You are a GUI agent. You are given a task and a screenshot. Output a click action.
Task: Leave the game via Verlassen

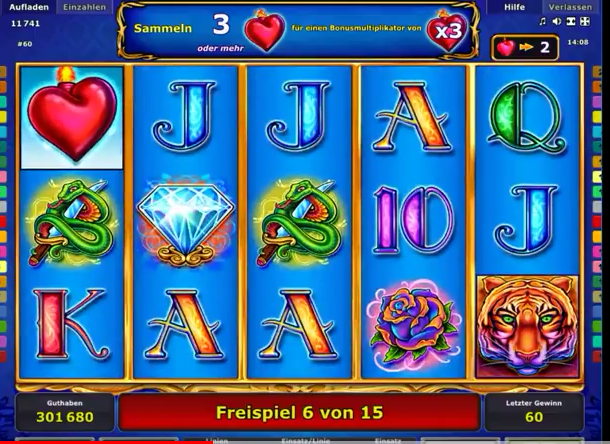569,7
